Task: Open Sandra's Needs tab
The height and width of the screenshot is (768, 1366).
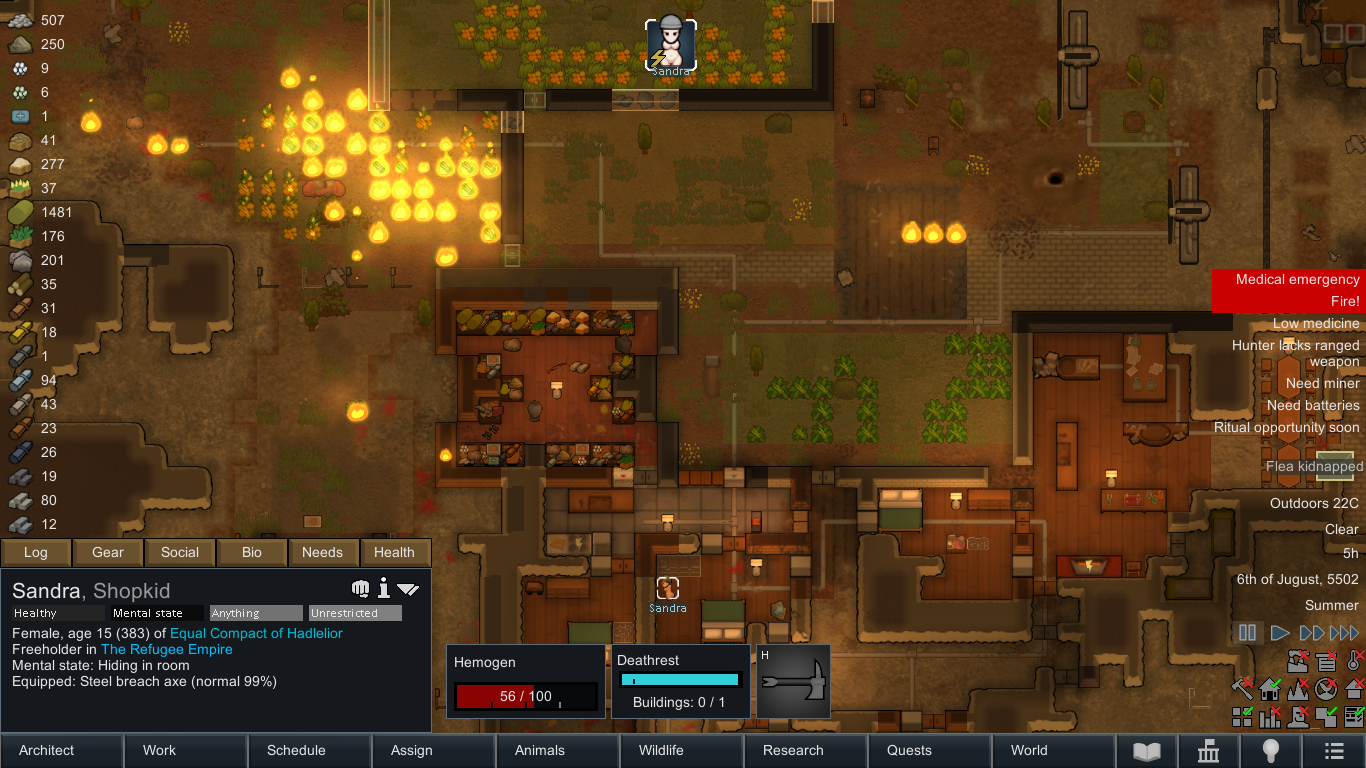Action: (x=322, y=552)
